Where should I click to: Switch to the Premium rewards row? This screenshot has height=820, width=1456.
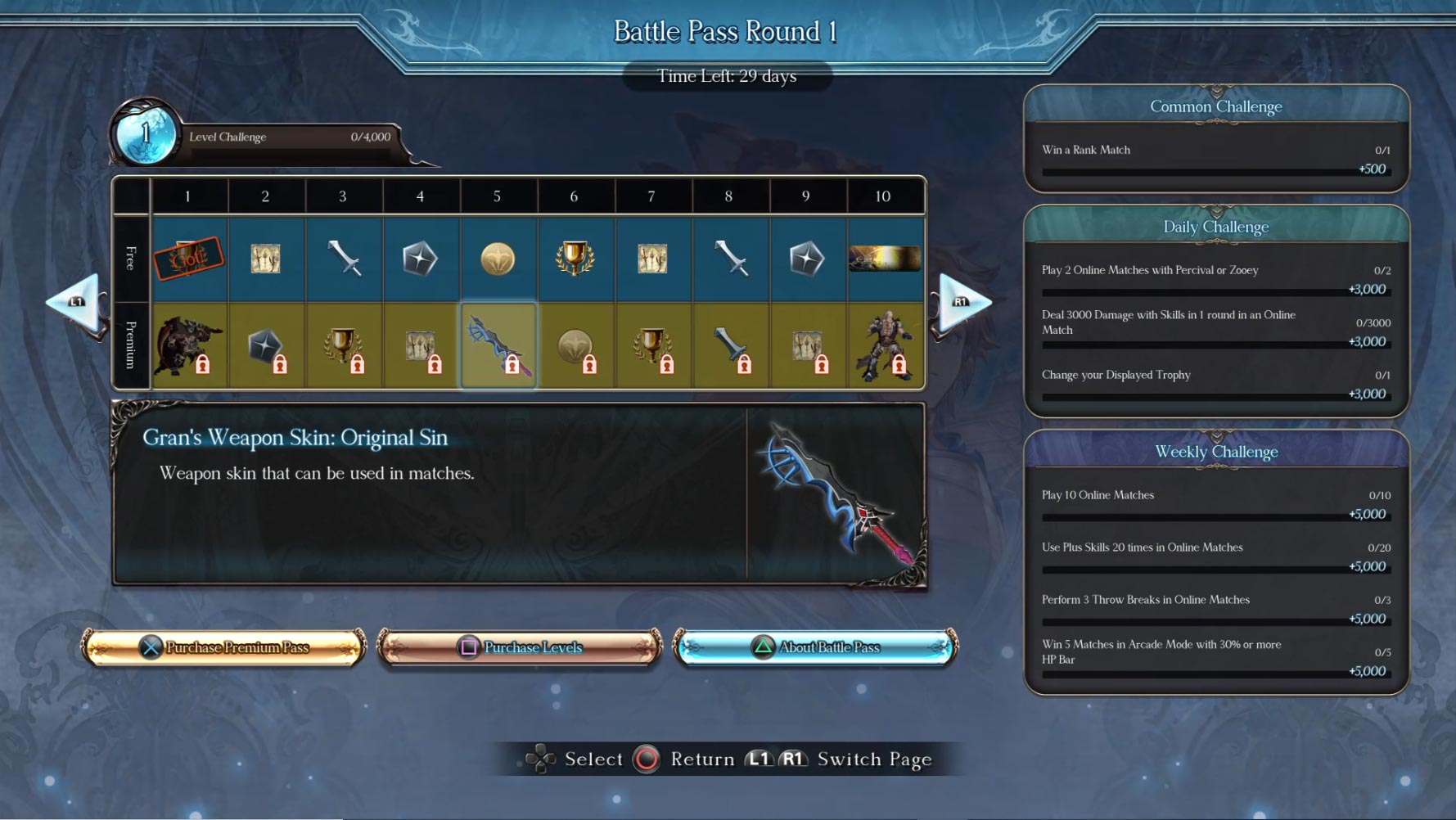pyautogui.click(x=131, y=345)
